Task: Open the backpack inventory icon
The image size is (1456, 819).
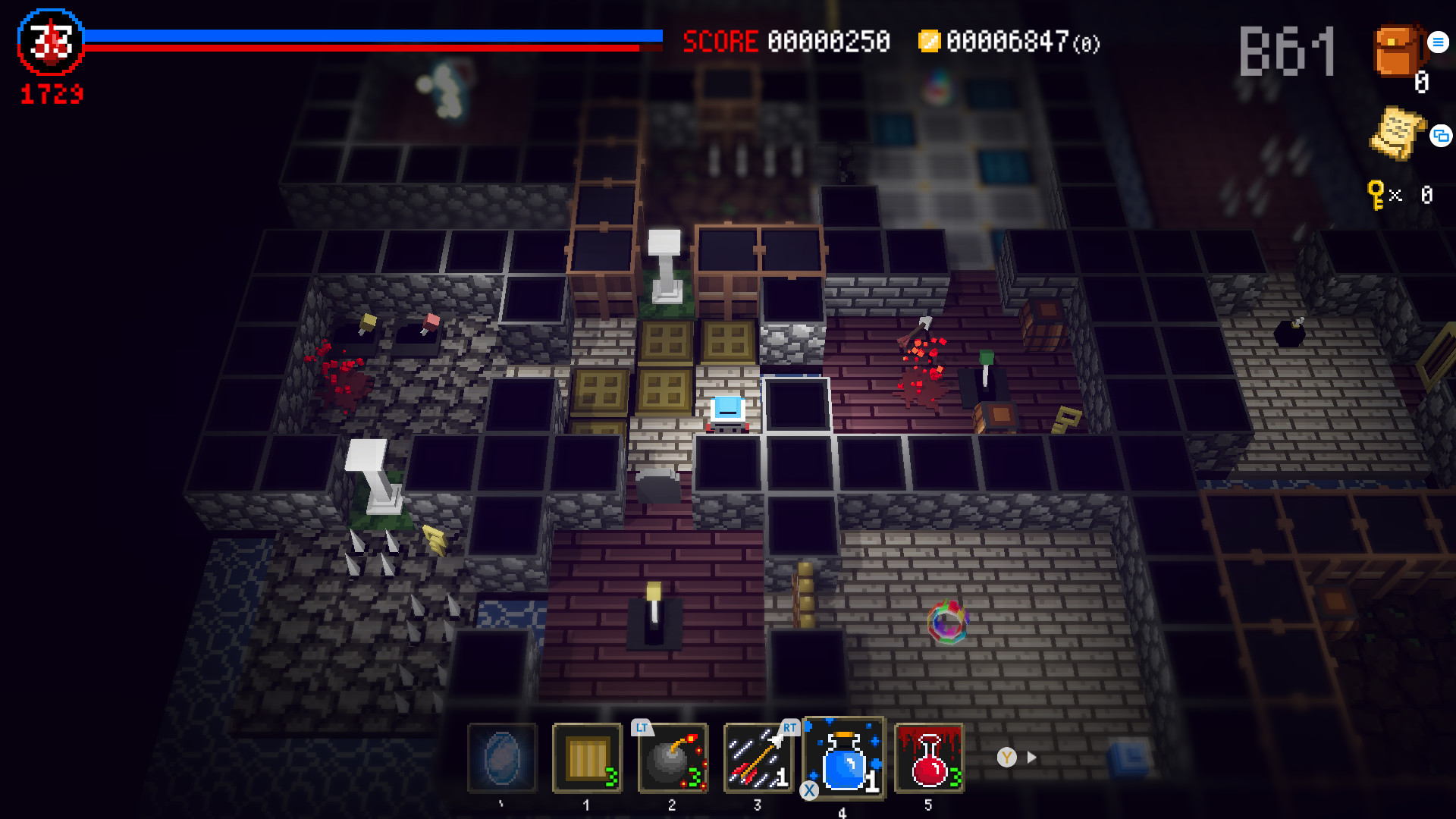Action: (1398, 53)
